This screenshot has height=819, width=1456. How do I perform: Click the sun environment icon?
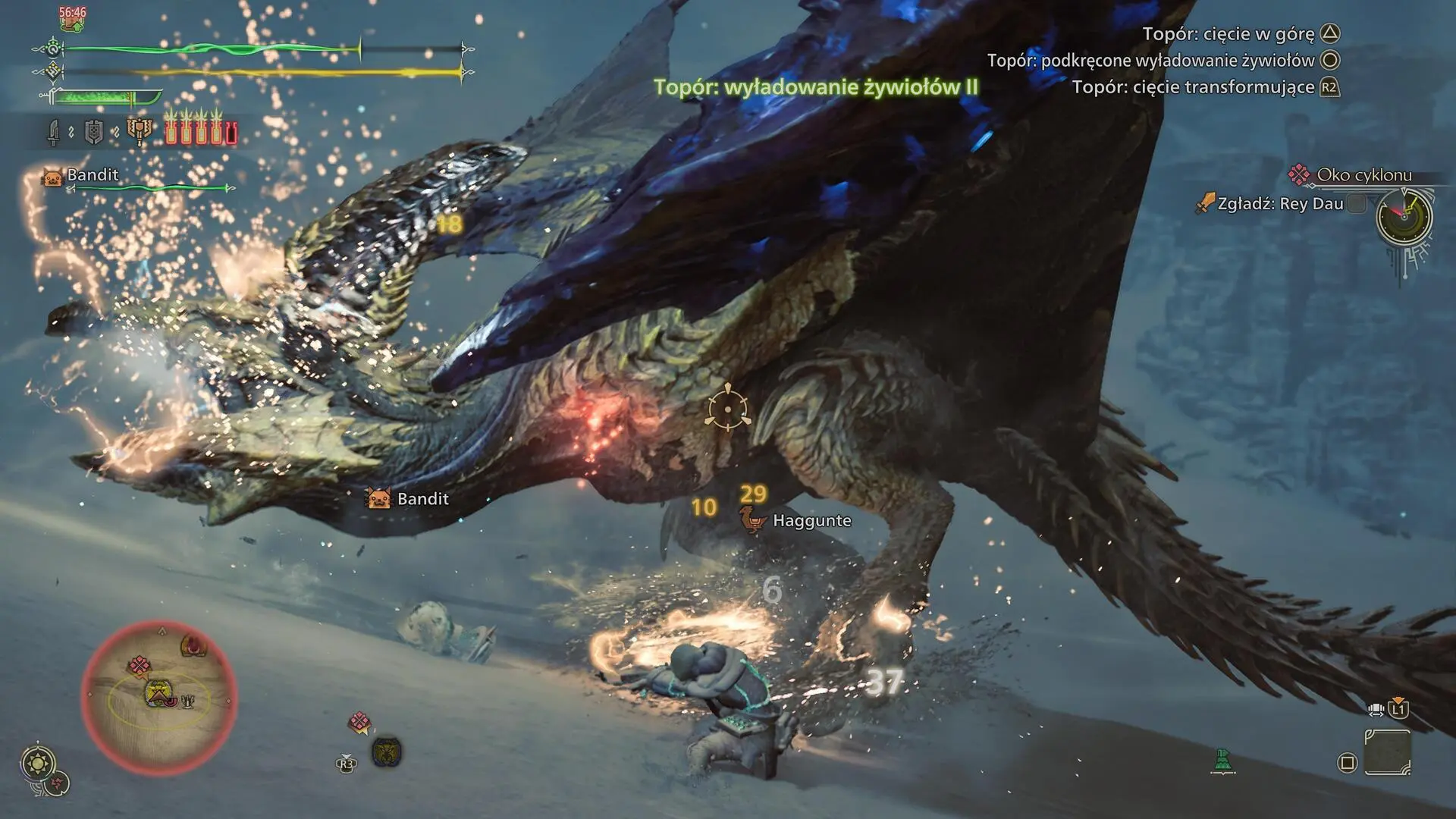coord(38,761)
